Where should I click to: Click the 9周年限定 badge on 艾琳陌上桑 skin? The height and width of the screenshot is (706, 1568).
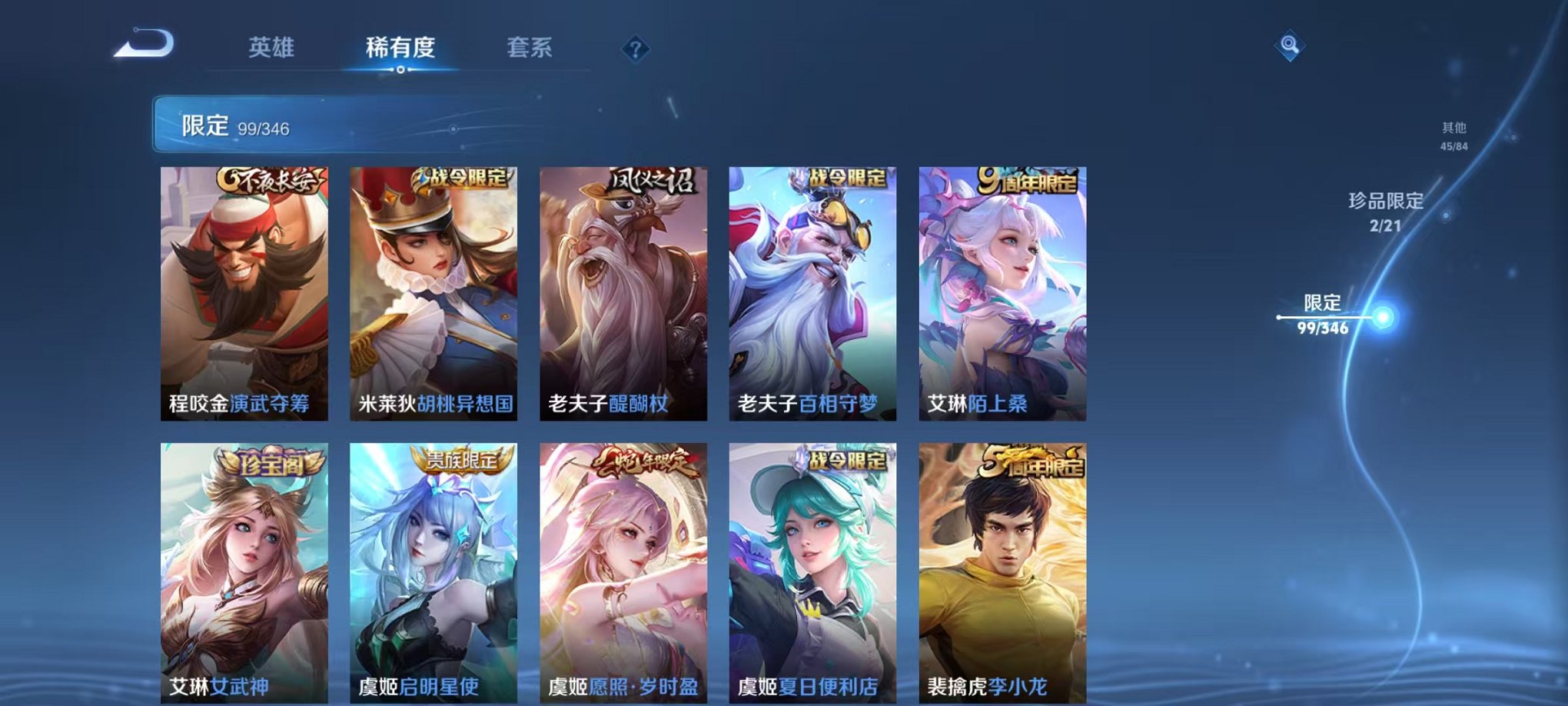[1028, 180]
